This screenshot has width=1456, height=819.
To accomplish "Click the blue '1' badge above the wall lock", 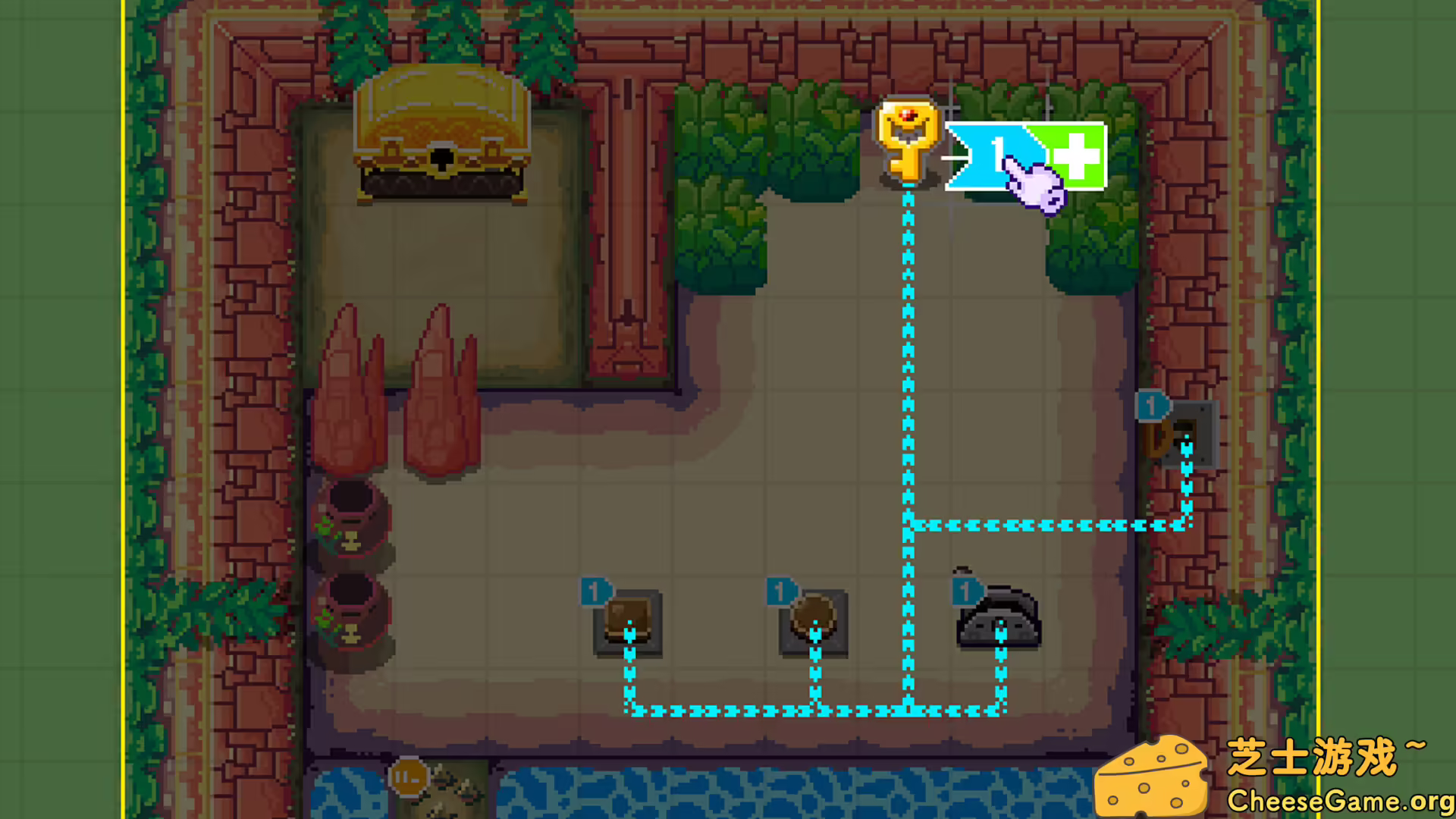I will tap(1150, 406).
